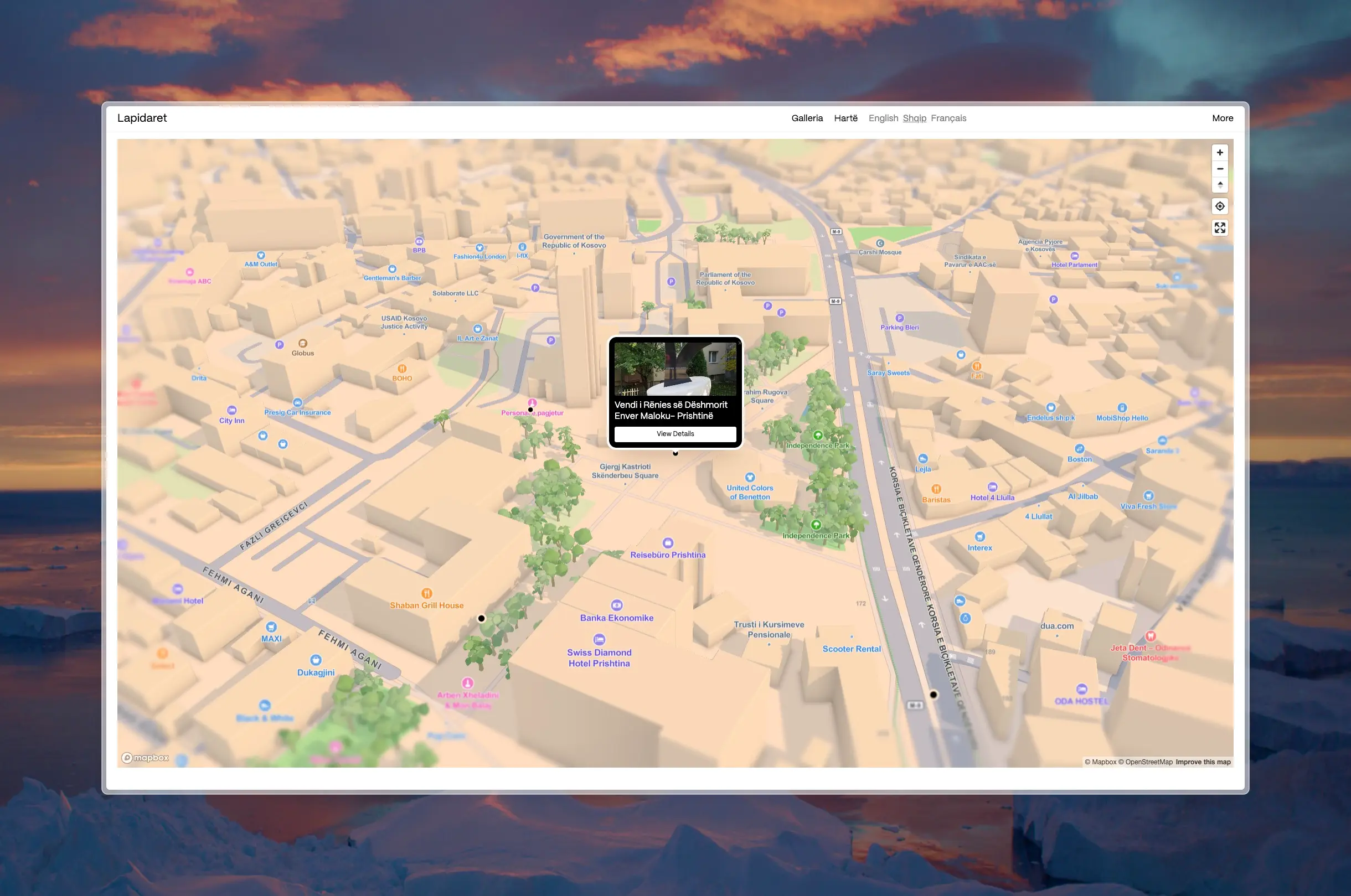Screen dimensions: 1351x896
Task: Click the zoom out control on the map
Action: (1220, 169)
